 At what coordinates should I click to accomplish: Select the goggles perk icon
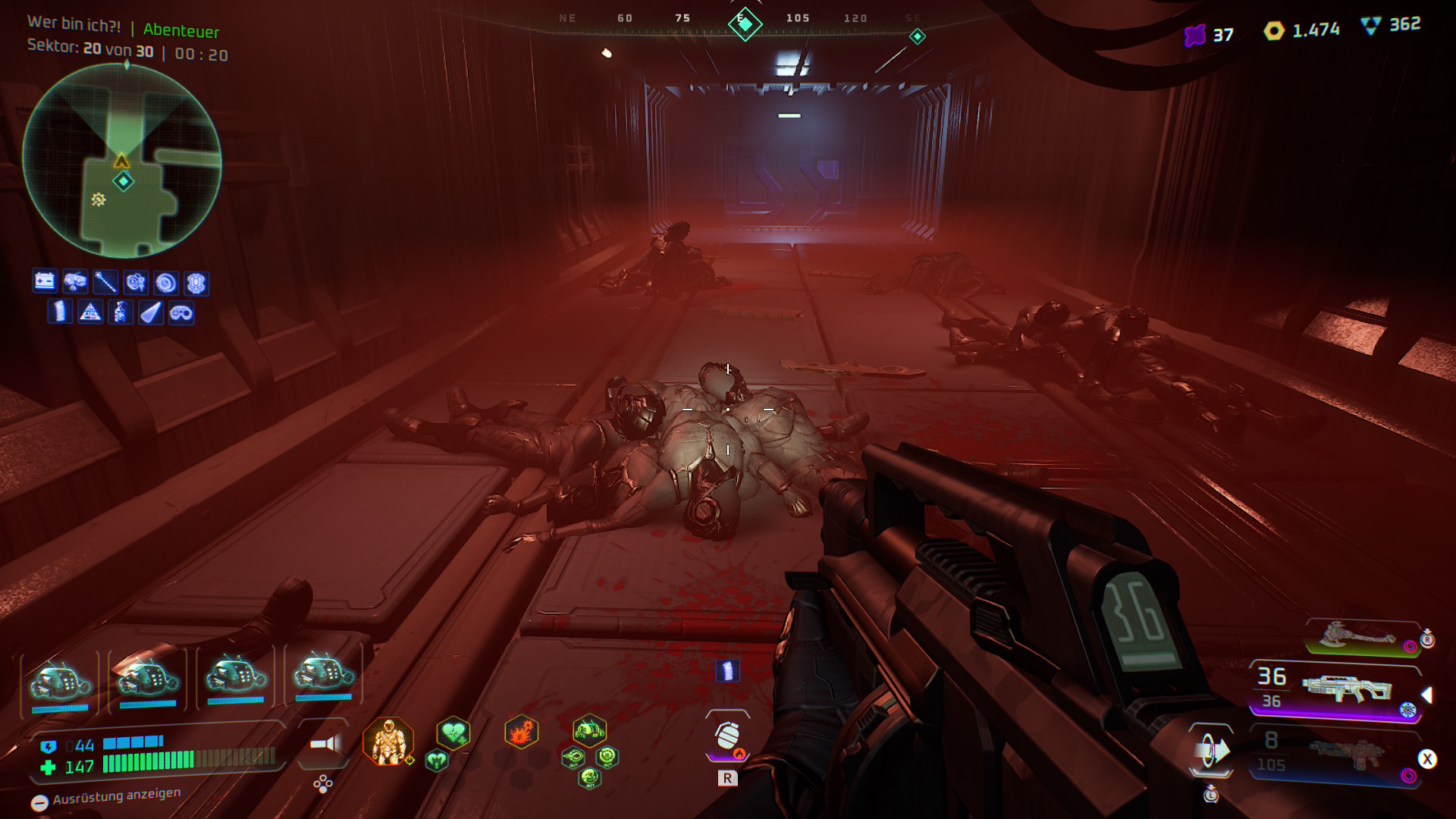pos(181,312)
